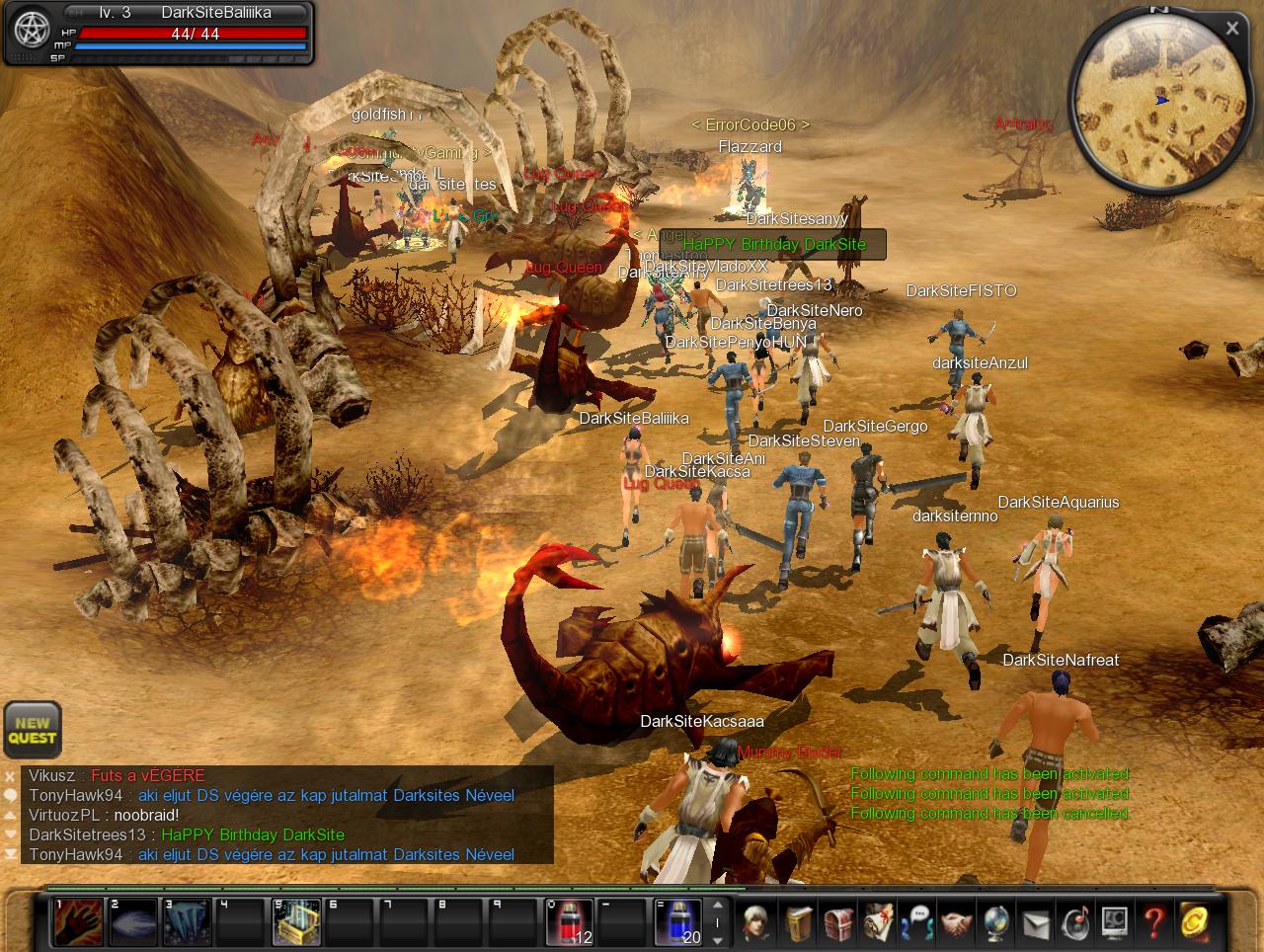Screen dimensions: 1264x952
Task: Activate the ice shard skill in slot 3
Action: point(187,922)
